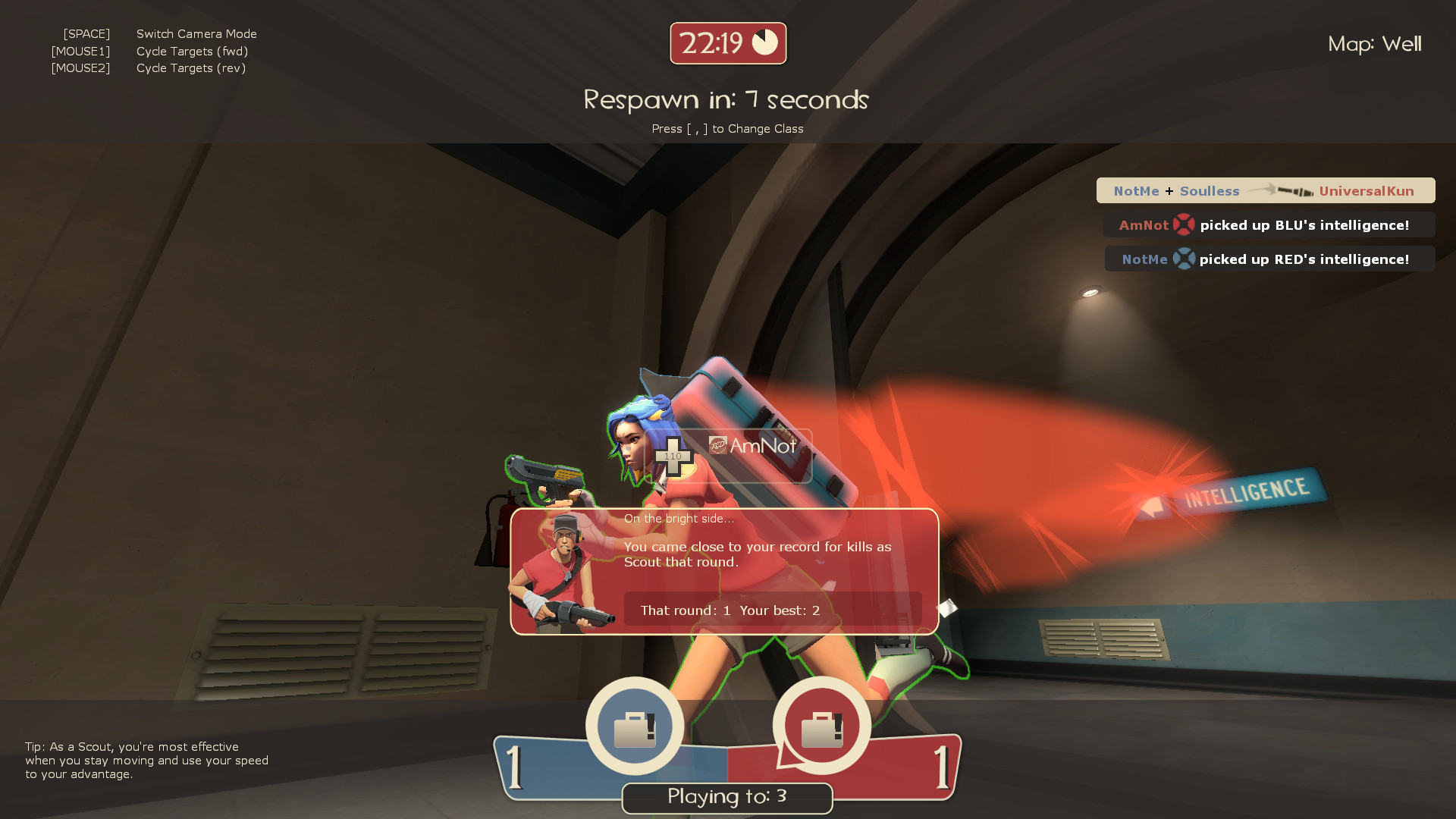Open the Change Class prompt
The height and width of the screenshot is (819, 1456).
tap(727, 129)
